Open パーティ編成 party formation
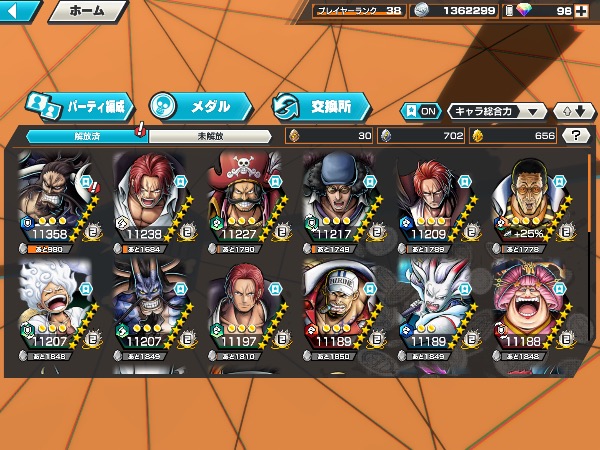Screen dimensions: 600x450 pos(79,105)
